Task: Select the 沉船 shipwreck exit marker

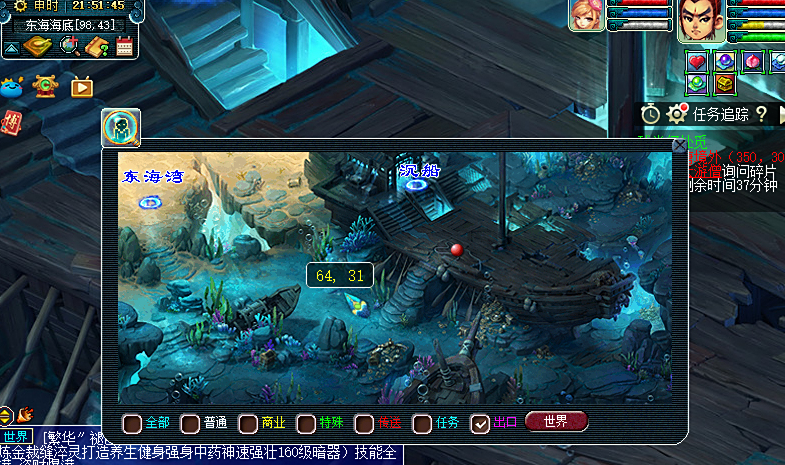Action: click(416, 189)
